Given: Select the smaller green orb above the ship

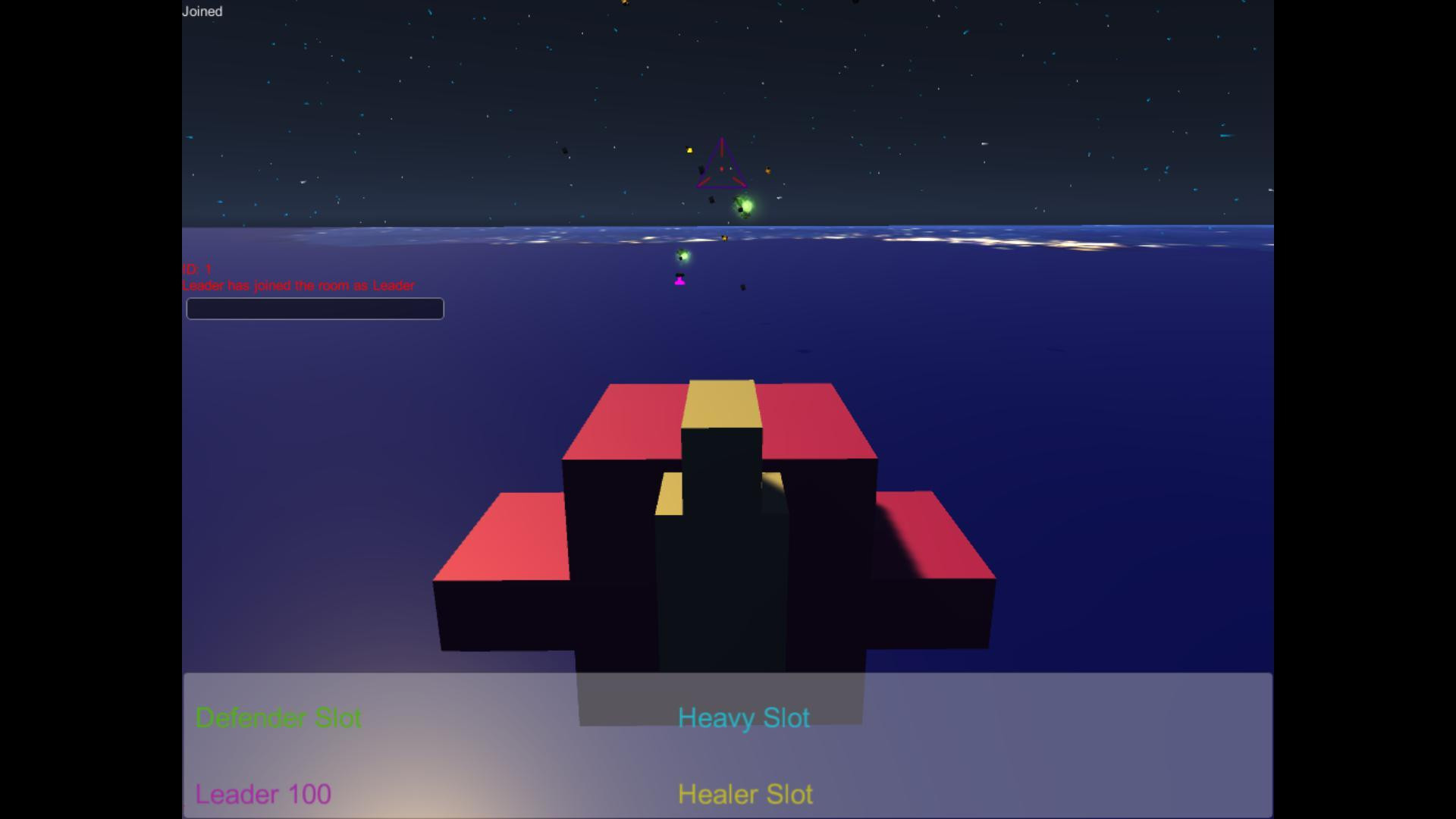Looking at the screenshot, I should 682,255.
